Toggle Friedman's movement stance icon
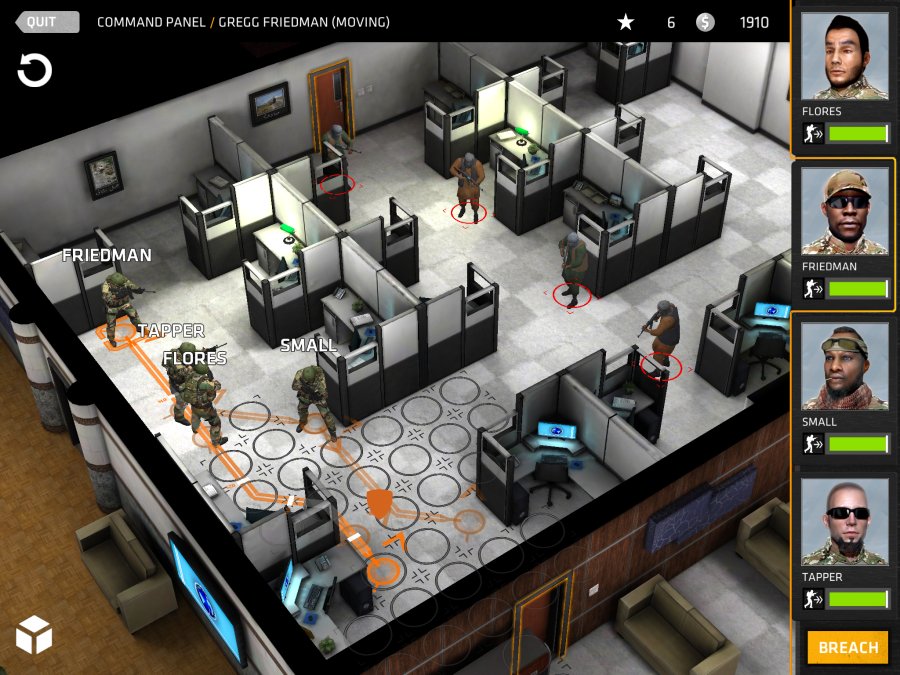Screen dimensions: 900x675 point(814,289)
